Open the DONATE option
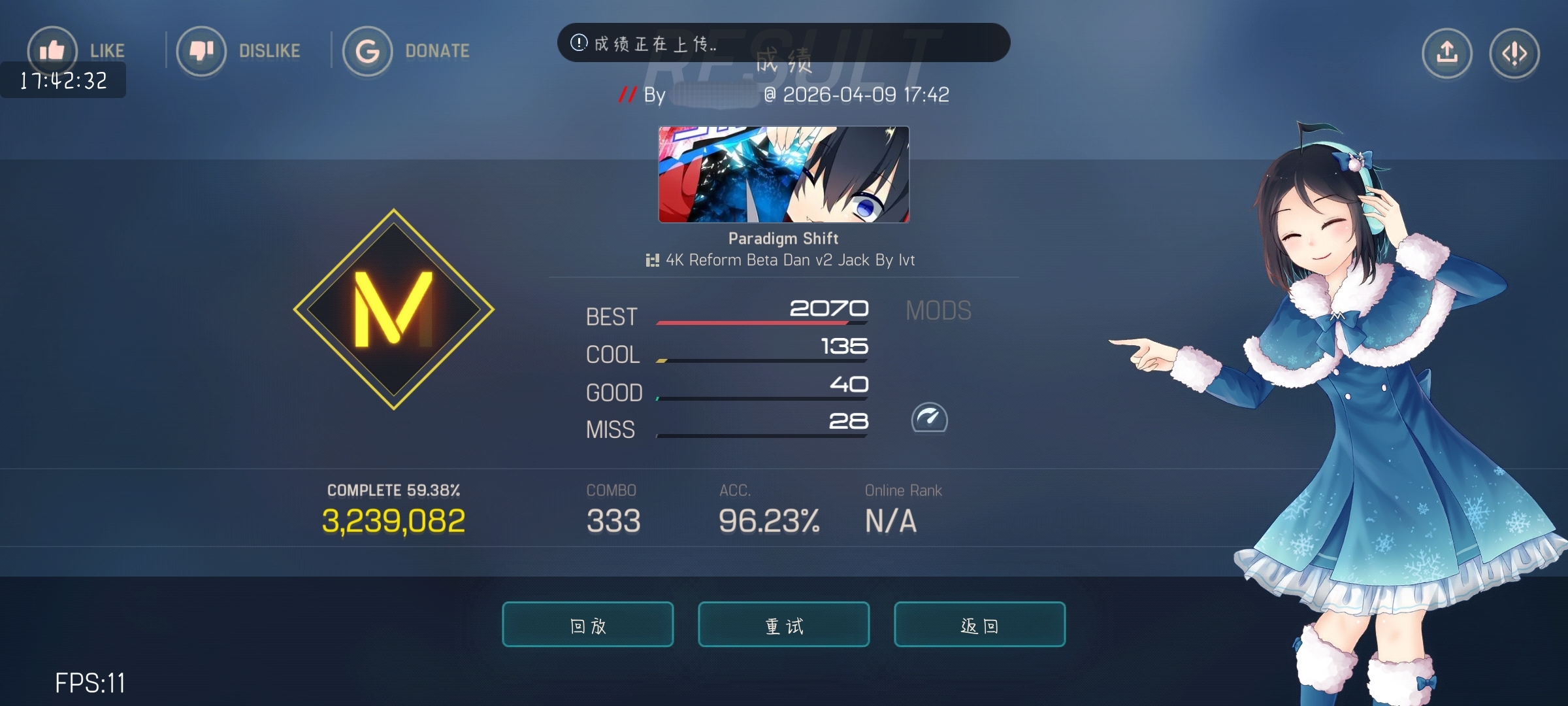 pos(367,51)
